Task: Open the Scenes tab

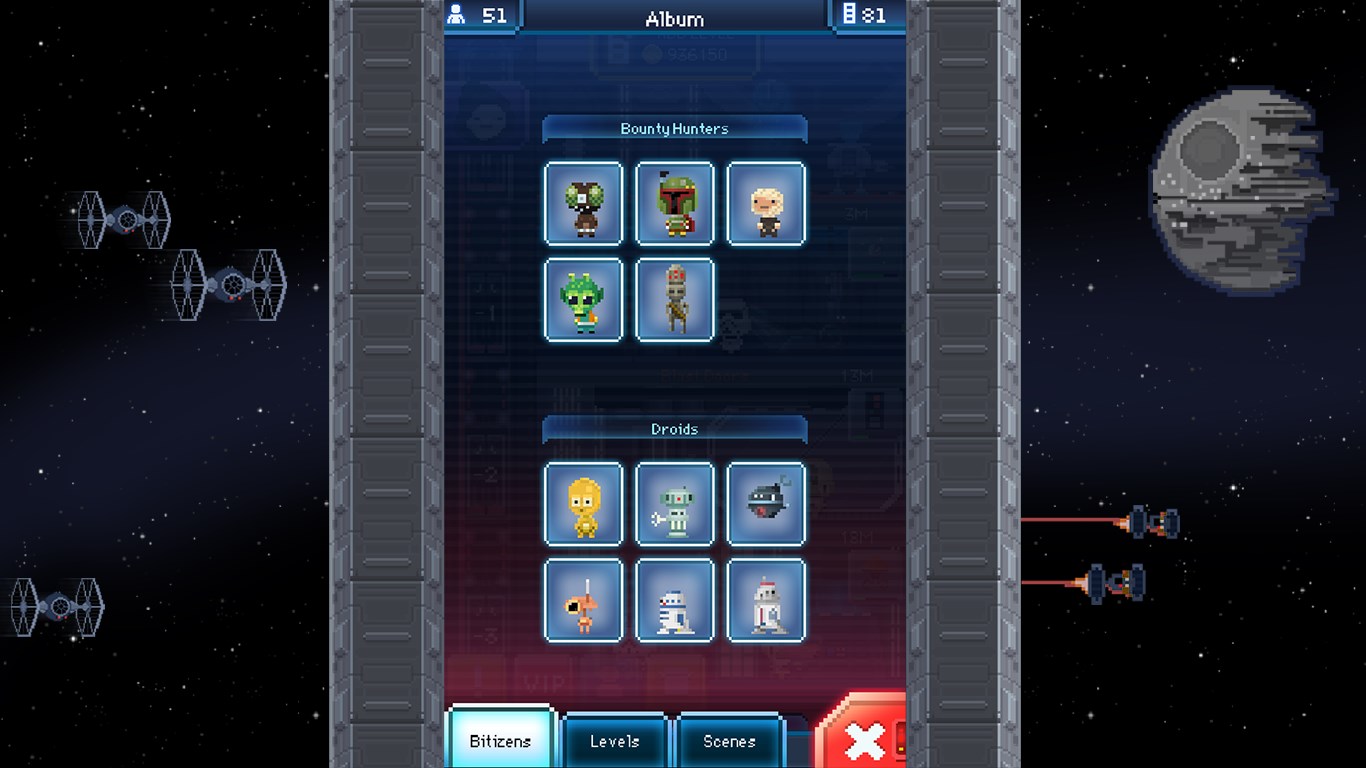Action: (x=729, y=742)
